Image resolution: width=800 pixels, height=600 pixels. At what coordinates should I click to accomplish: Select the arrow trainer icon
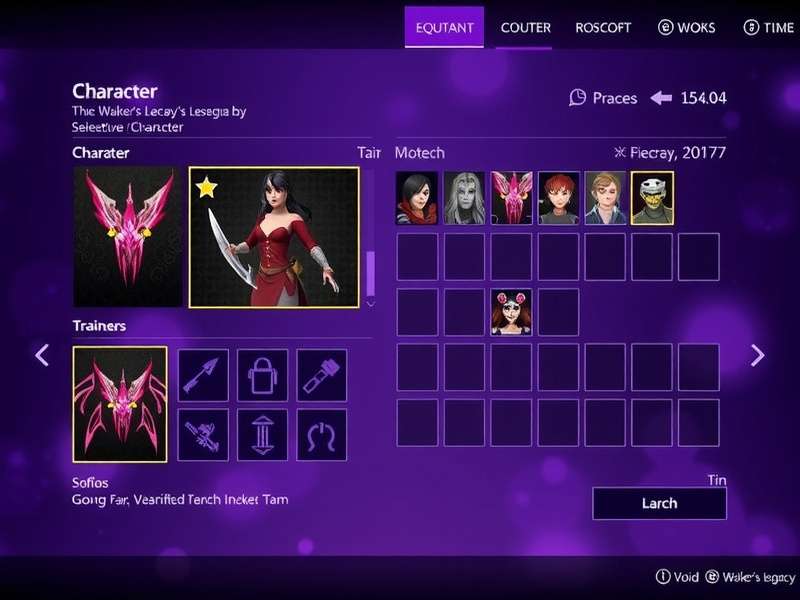pyautogui.click(x=202, y=375)
